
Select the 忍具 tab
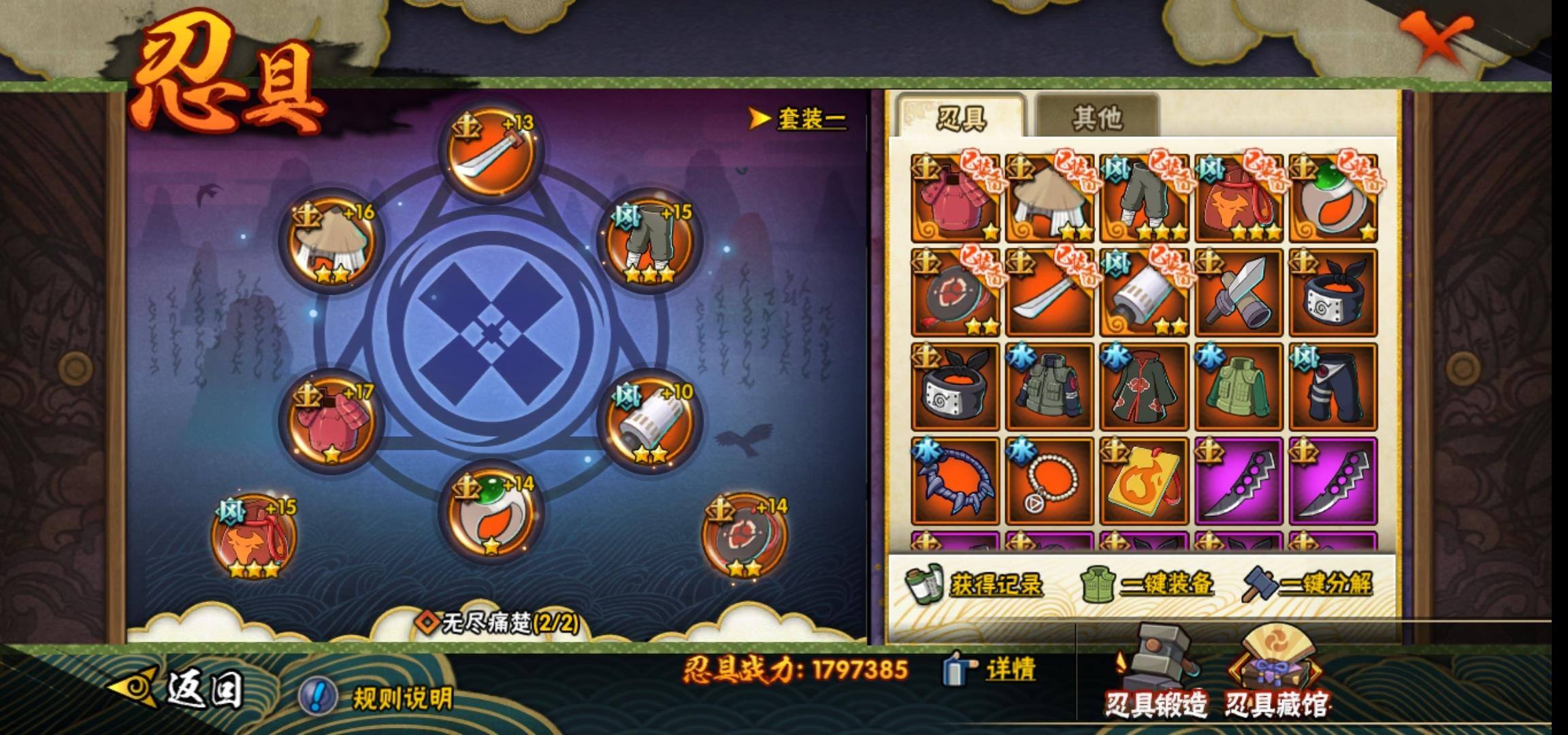pos(961,118)
